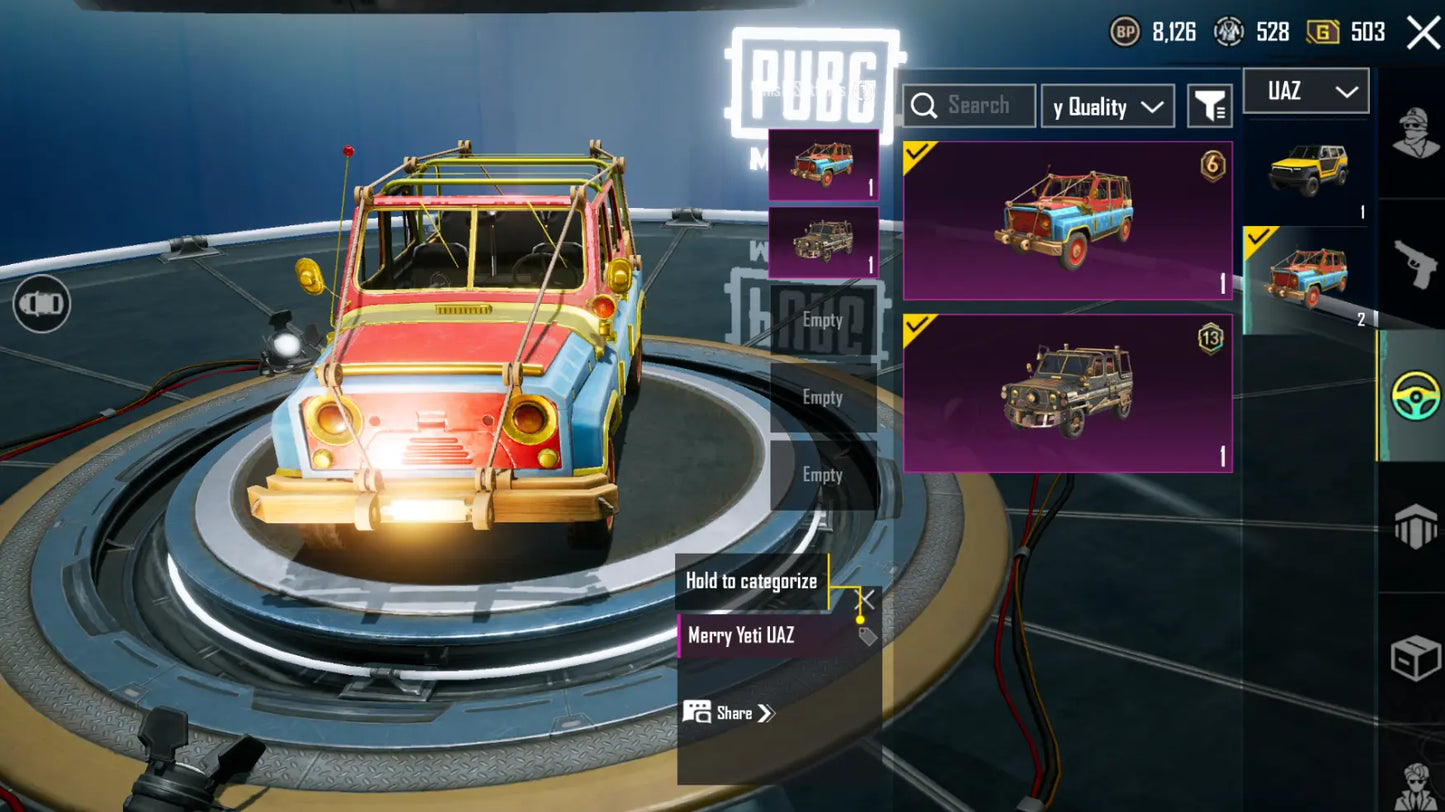
Task: Select the red-blue UAZ equipped slot
Action: tap(823, 164)
